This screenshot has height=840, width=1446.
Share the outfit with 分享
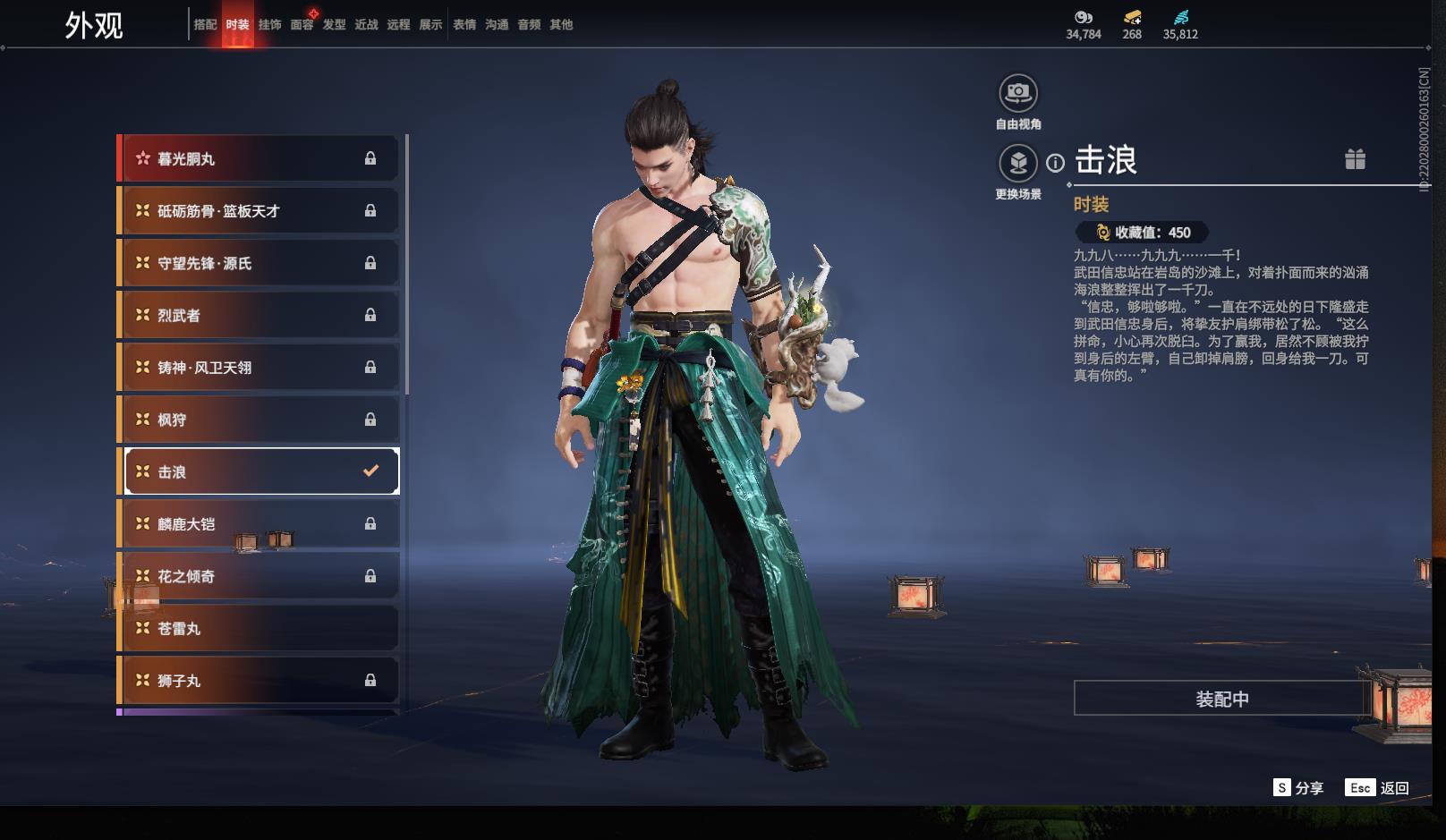[1298, 788]
